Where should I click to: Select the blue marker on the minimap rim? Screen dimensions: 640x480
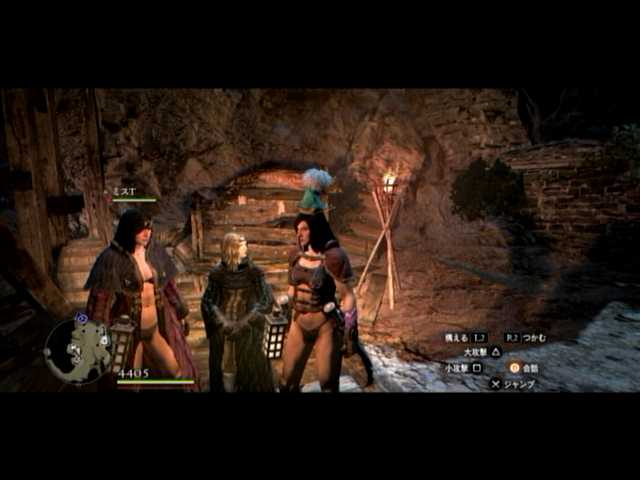pyautogui.click(x=82, y=318)
